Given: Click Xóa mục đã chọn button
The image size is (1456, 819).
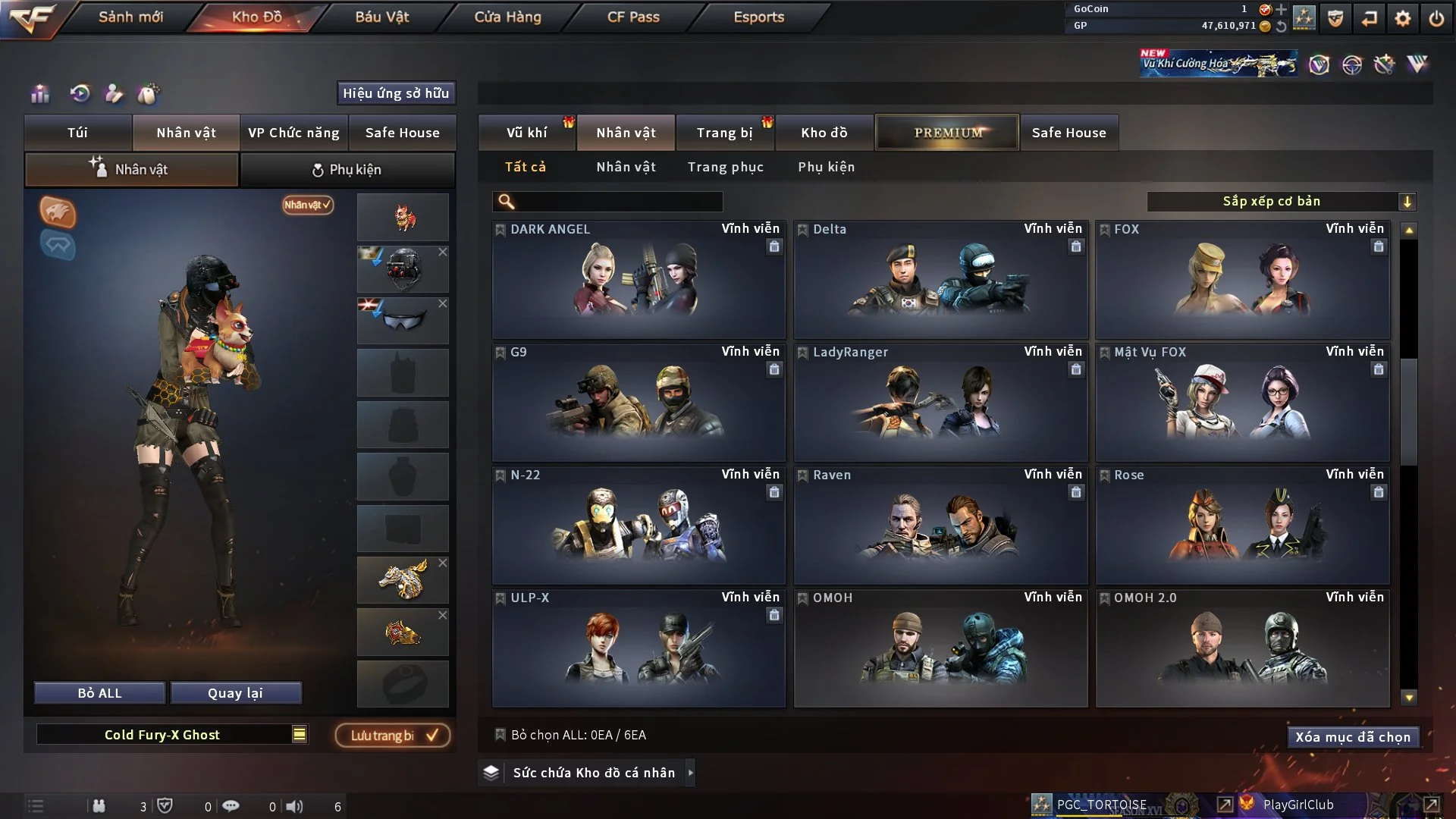Looking at the screenshot, I should 1352,737.
